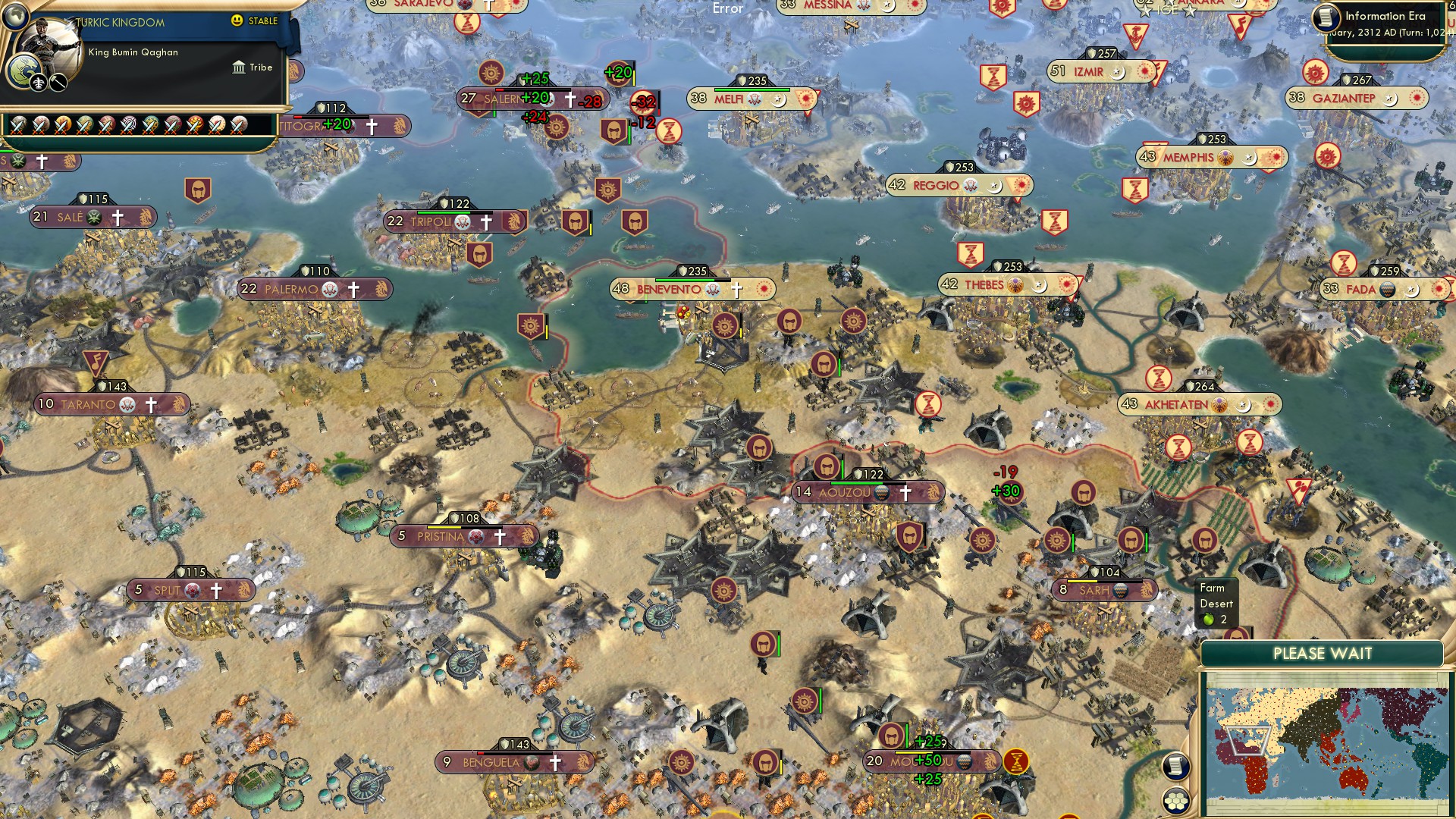The image size is (1456, 819).
Task: Open the city screen for Thebes
Action: 984,285
